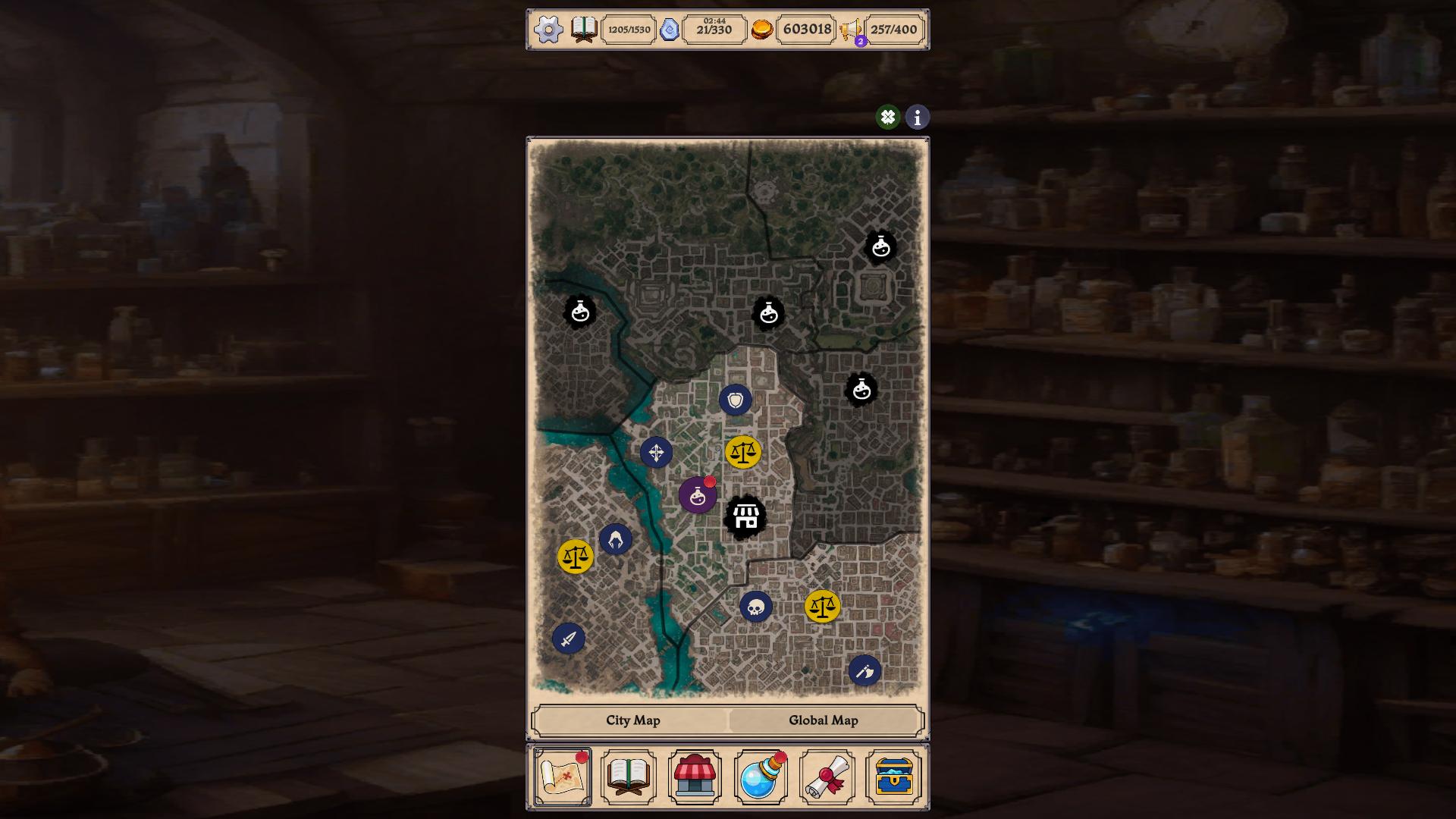Click the axe marker at the map's bottom right
Viewport: 1456px width, 819px height.
click(865, 670)
